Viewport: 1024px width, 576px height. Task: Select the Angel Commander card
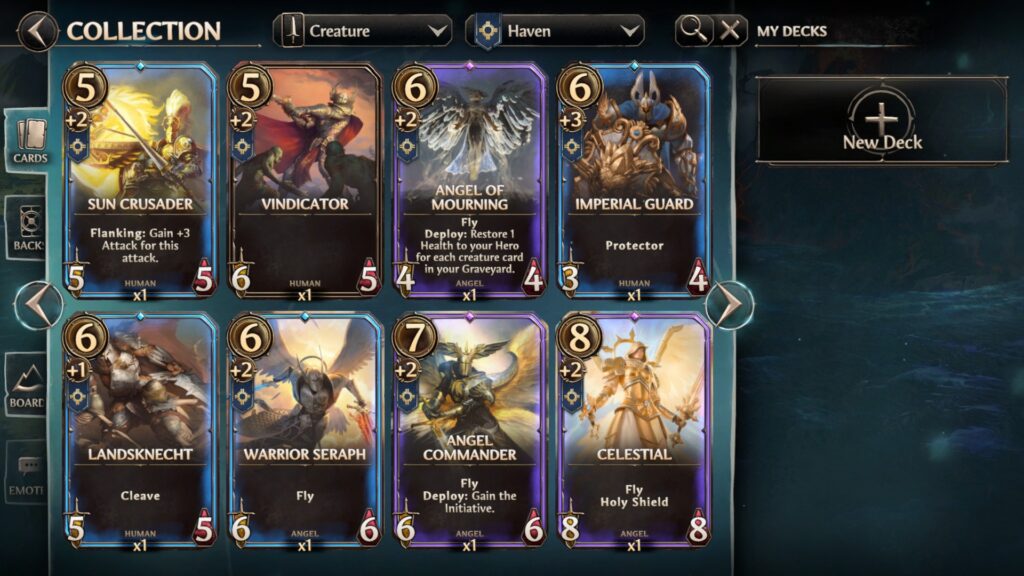click(x=470, y=432)
